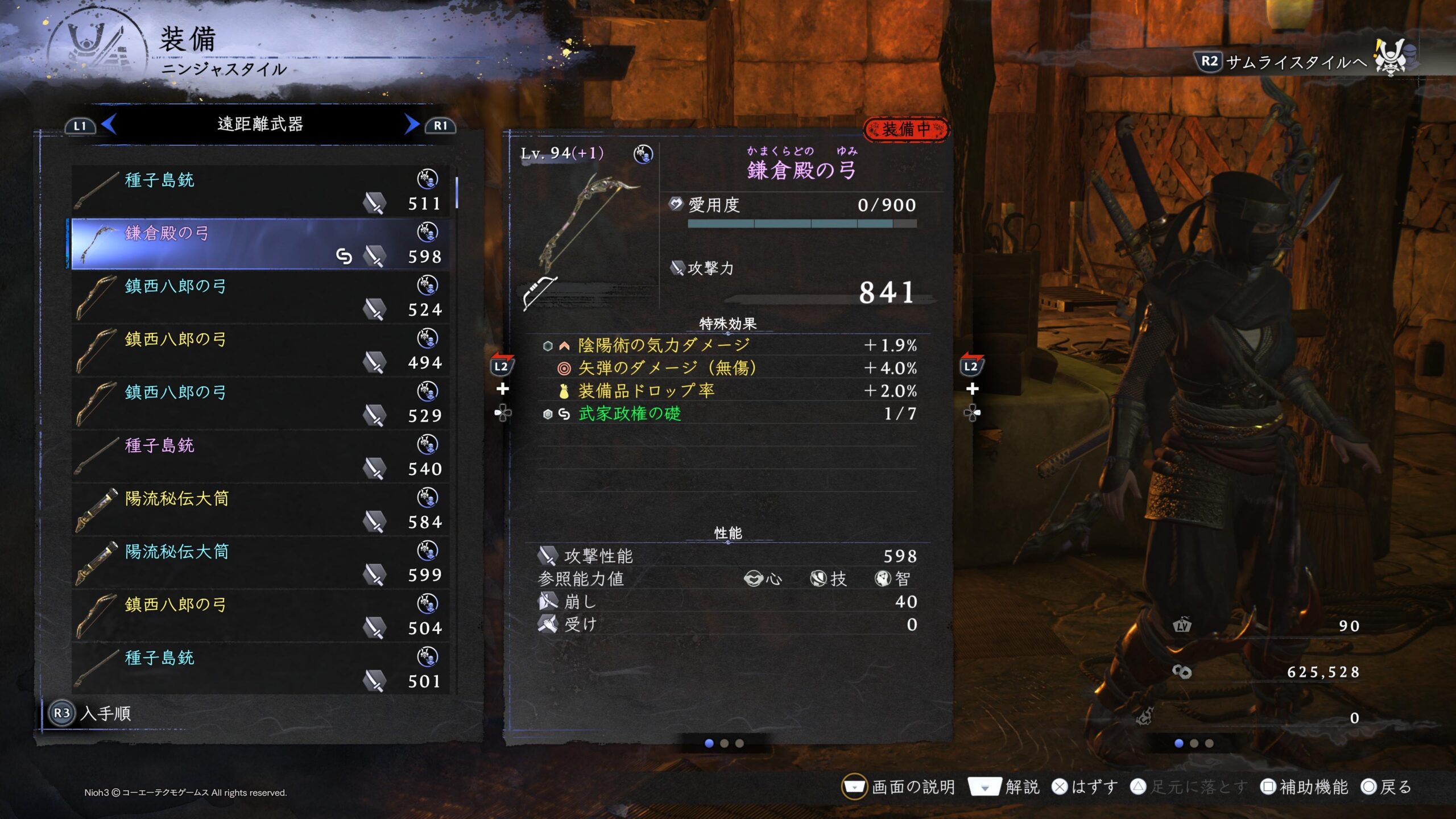Image resolution: width=1456 pixels, height=819 pixels.
Task: Inspect the 矢弾のダメージ（無傷） effect row
Action: [728, 368]
